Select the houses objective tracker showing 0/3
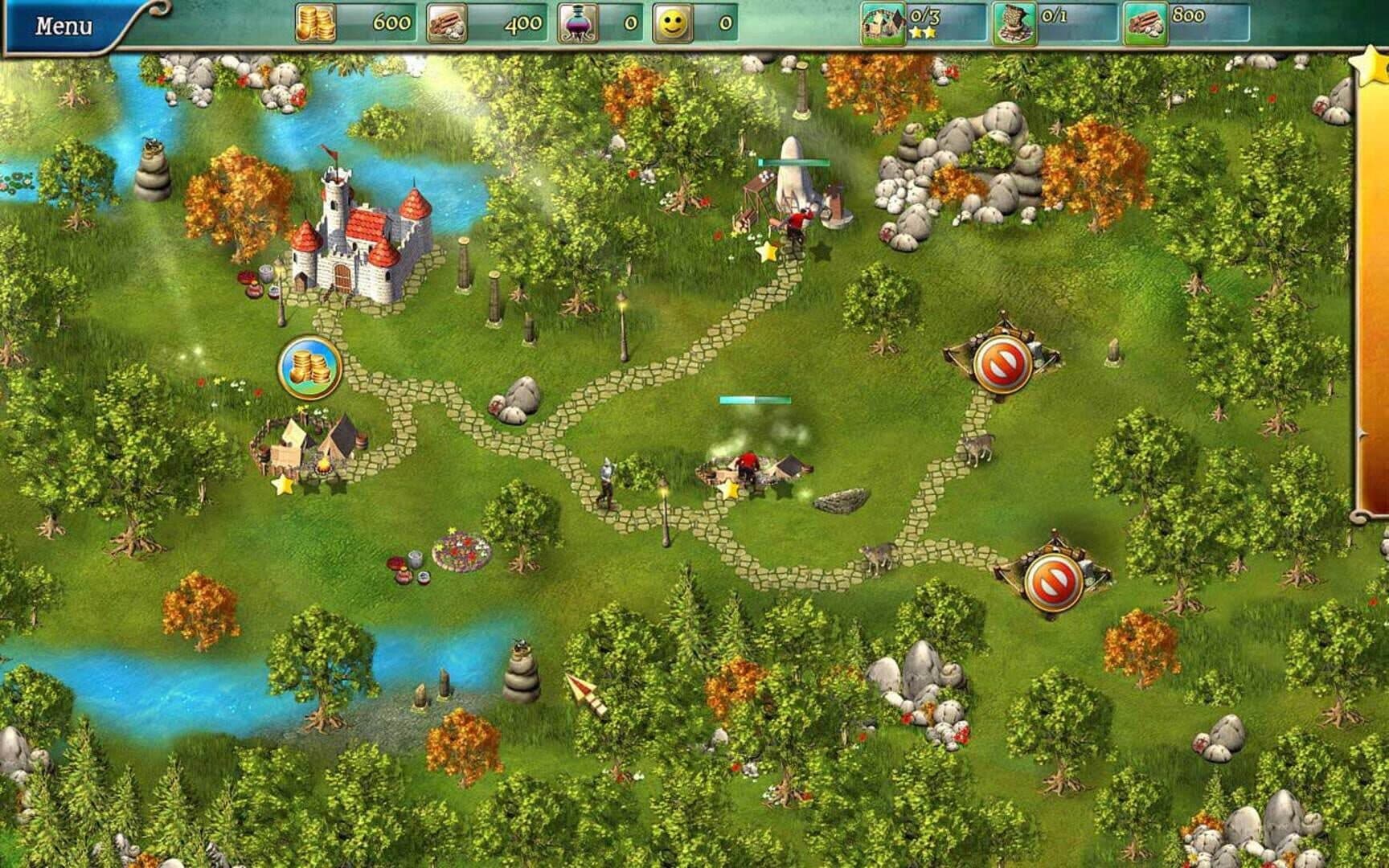 [922, 23]
